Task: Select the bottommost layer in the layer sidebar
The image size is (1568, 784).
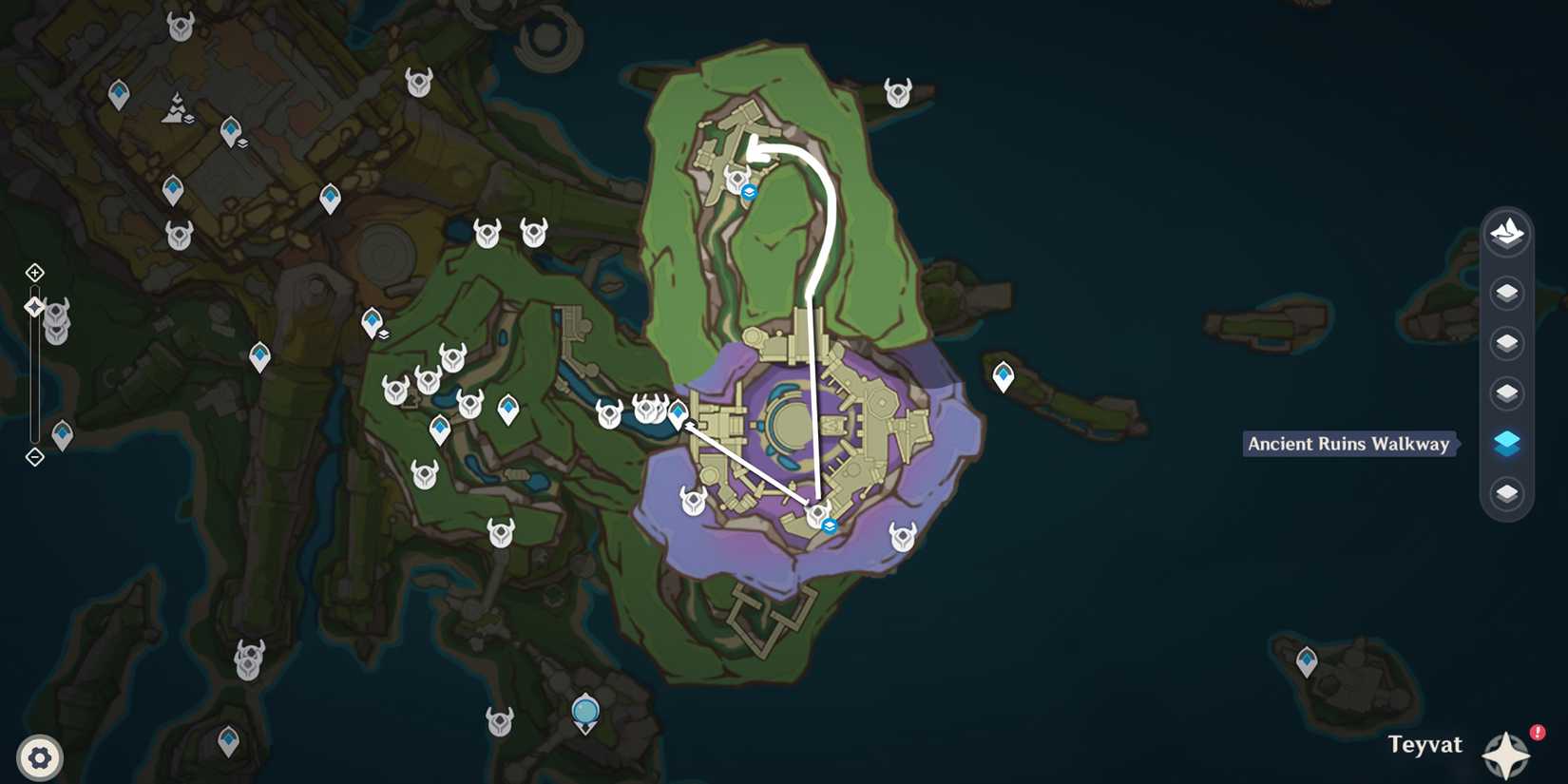Action: click(x=1507, y=494)
